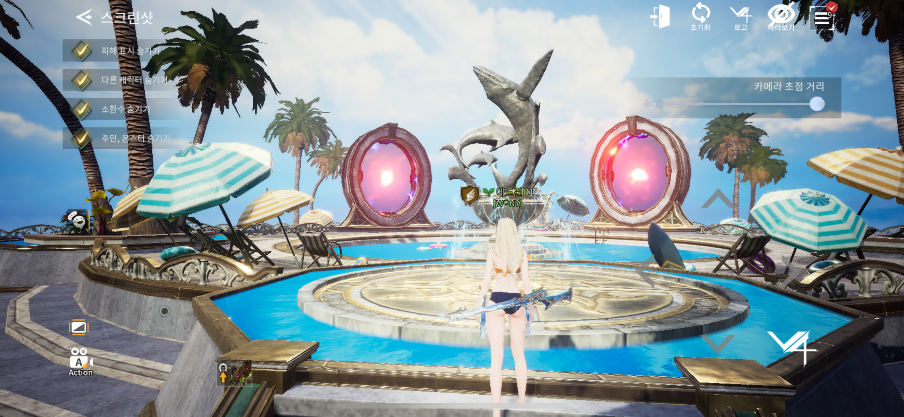The height and width of the screenshot is (417, 904).
Task: Click the exit door icon
Action: tap(659, 16)
